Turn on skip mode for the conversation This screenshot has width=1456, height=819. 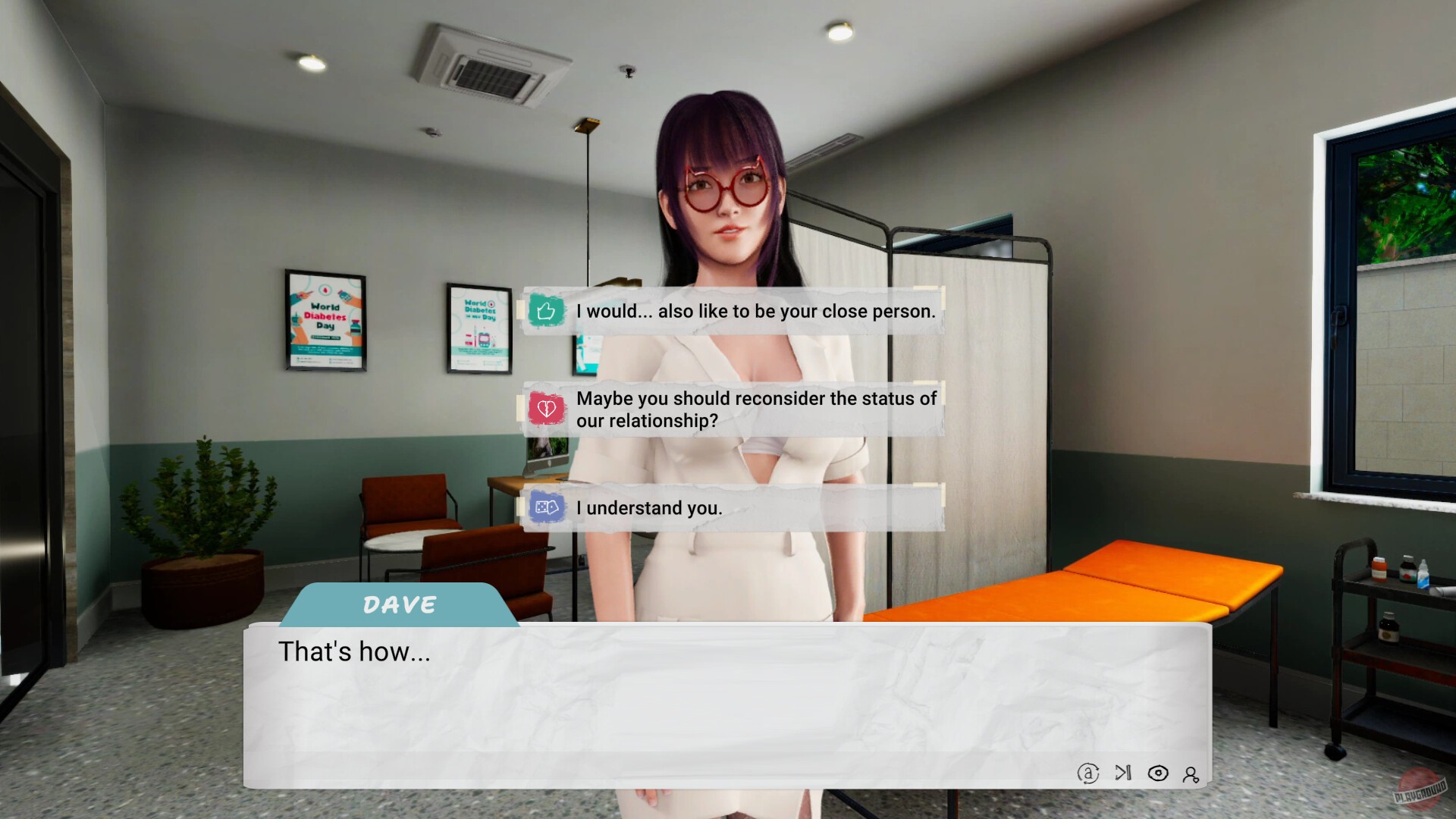coord(1122,774)
